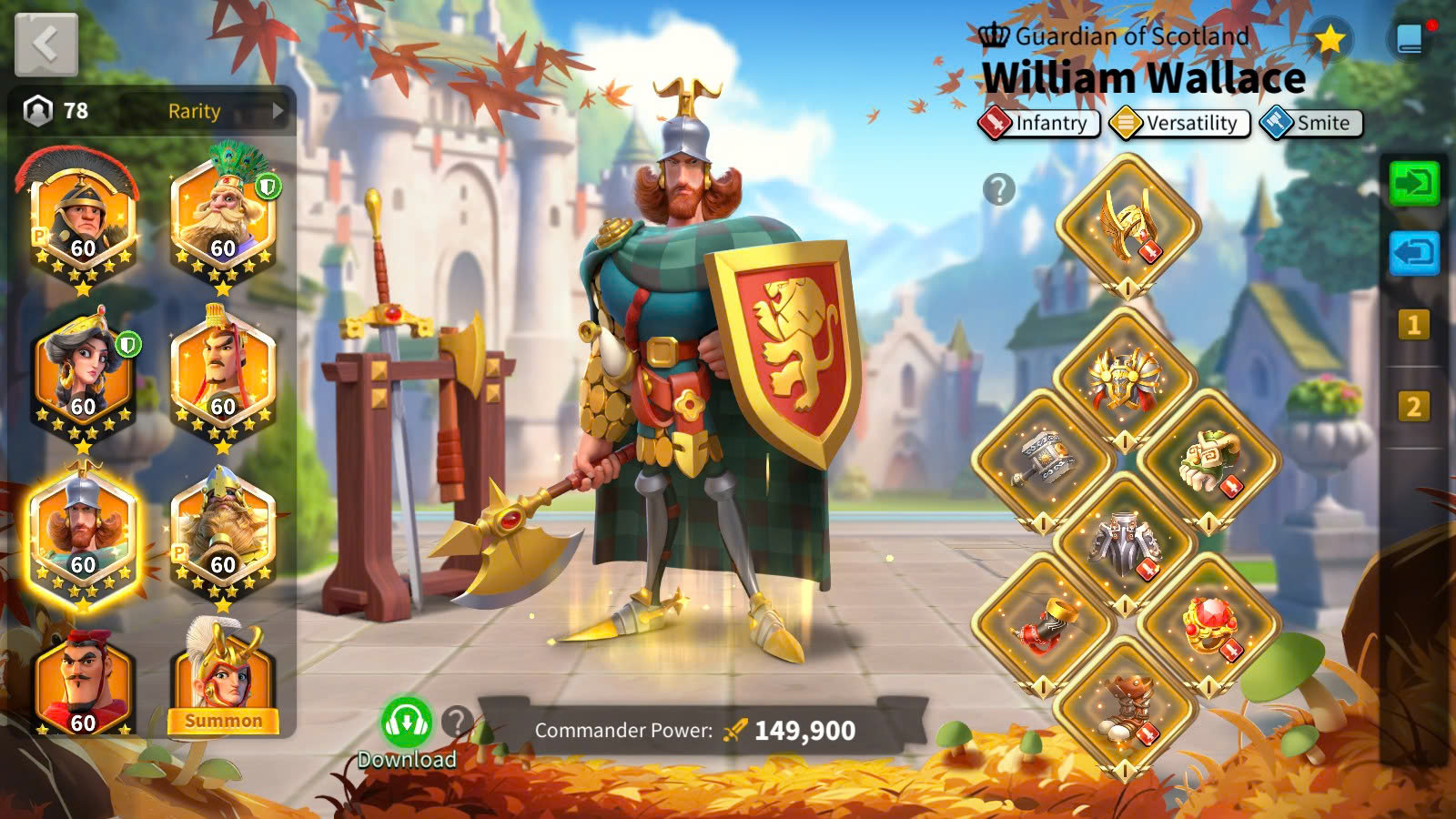Screen dimensions: 1456x819
Task: Open the blue book icon
Action: pos(1409,39)
